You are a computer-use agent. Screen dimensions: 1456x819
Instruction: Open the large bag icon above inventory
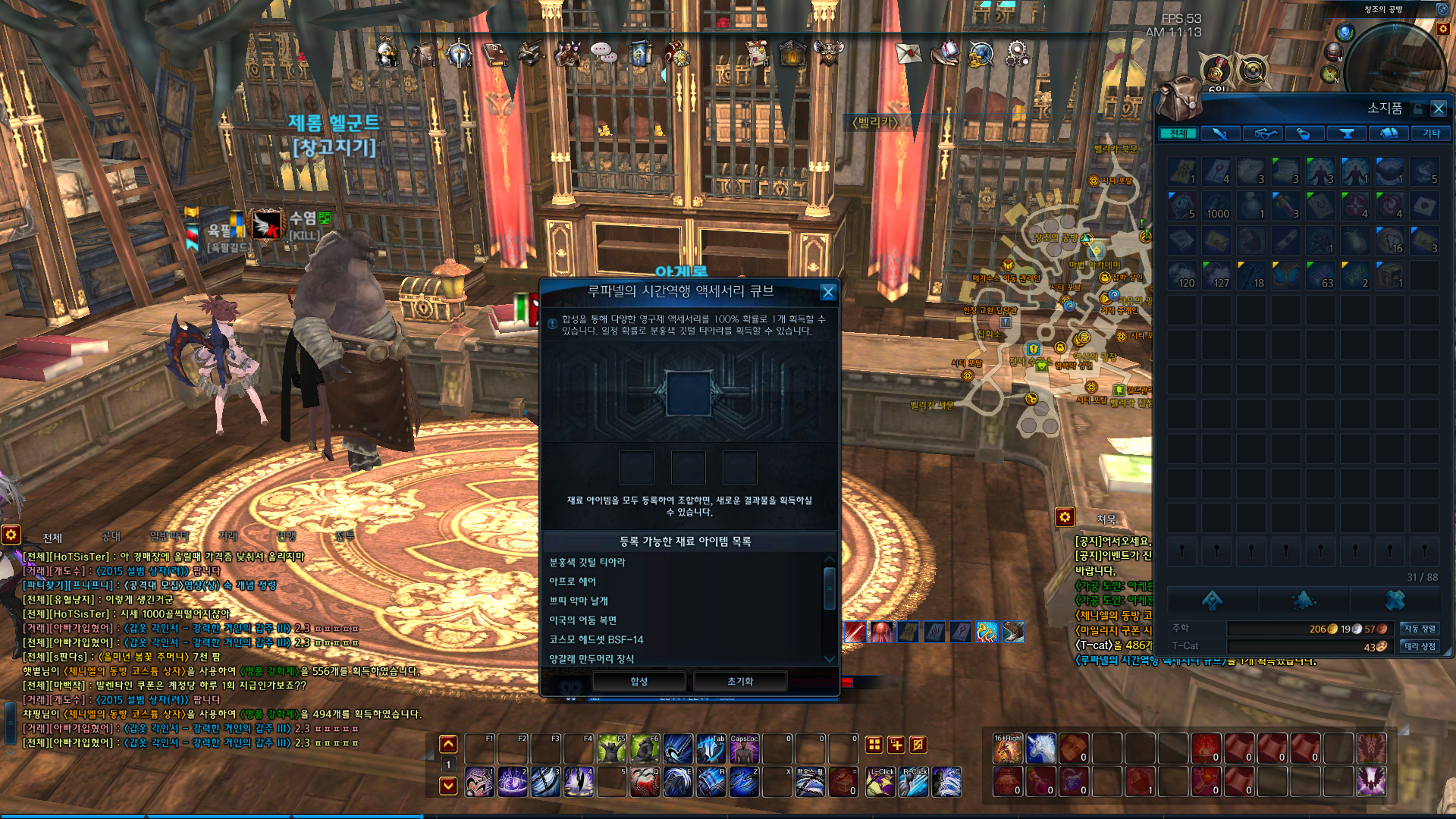coord(1179,99)
